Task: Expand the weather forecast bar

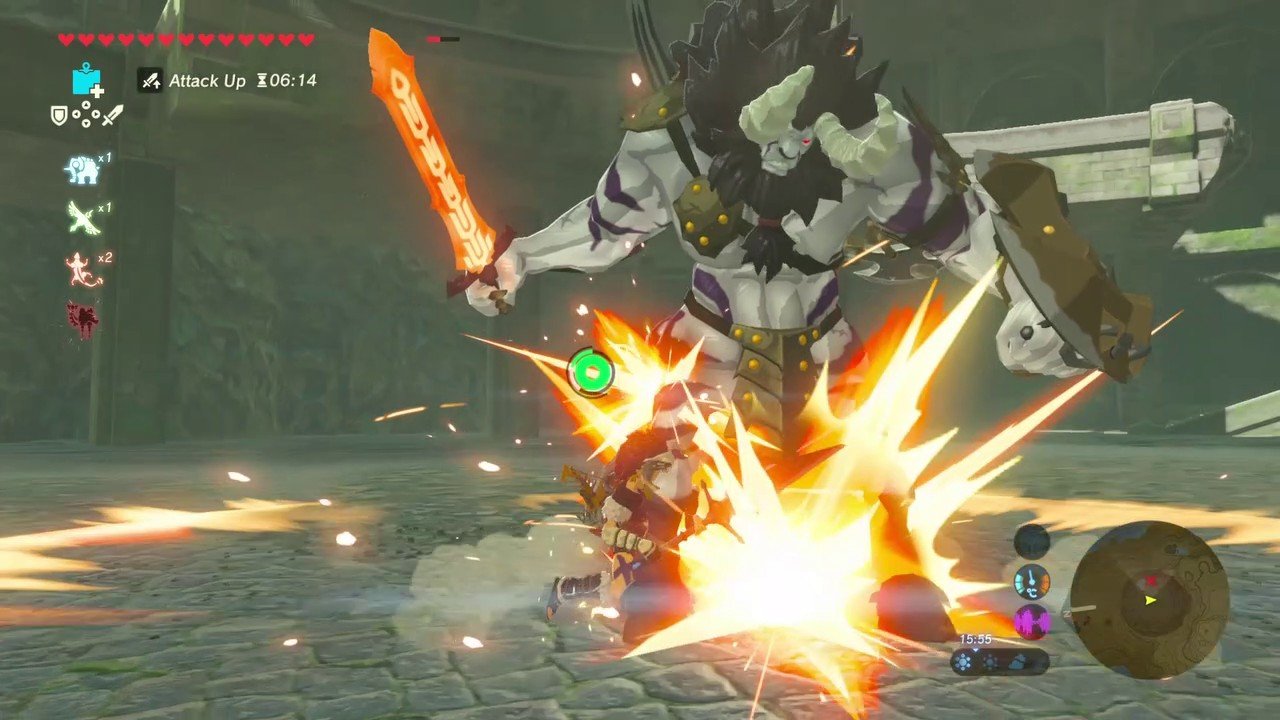Action: (x=1000, y=660)
